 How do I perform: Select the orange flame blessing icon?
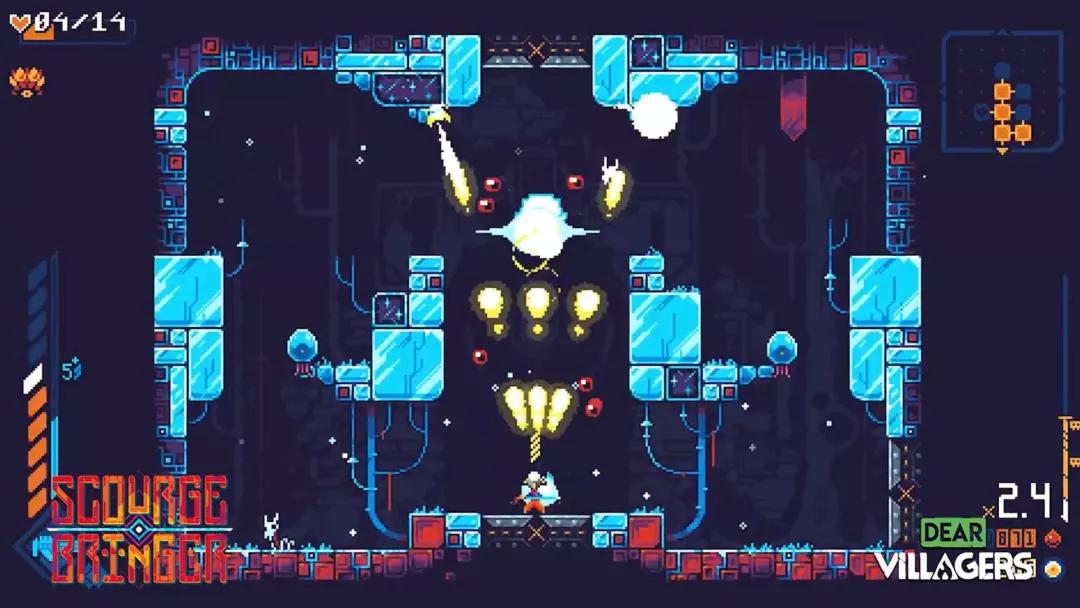(x=24, y=80)
